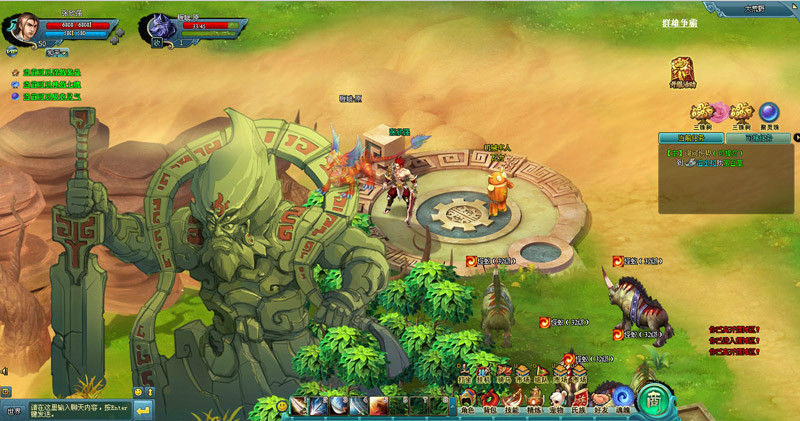The height and width of the screenshot is (421, 800).
Task: Open the 聚灵珠 purple orb icon
Action: [769, 112]
